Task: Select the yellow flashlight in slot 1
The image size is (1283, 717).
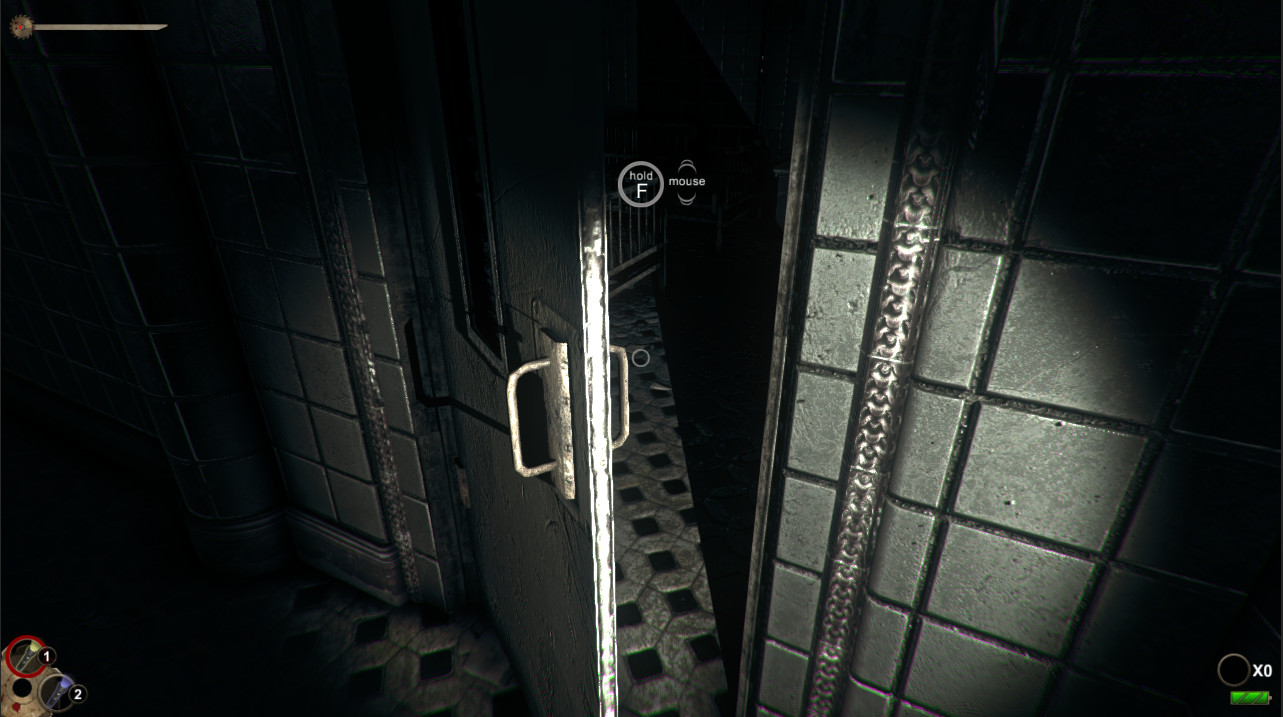Action: tap(25, 656)
